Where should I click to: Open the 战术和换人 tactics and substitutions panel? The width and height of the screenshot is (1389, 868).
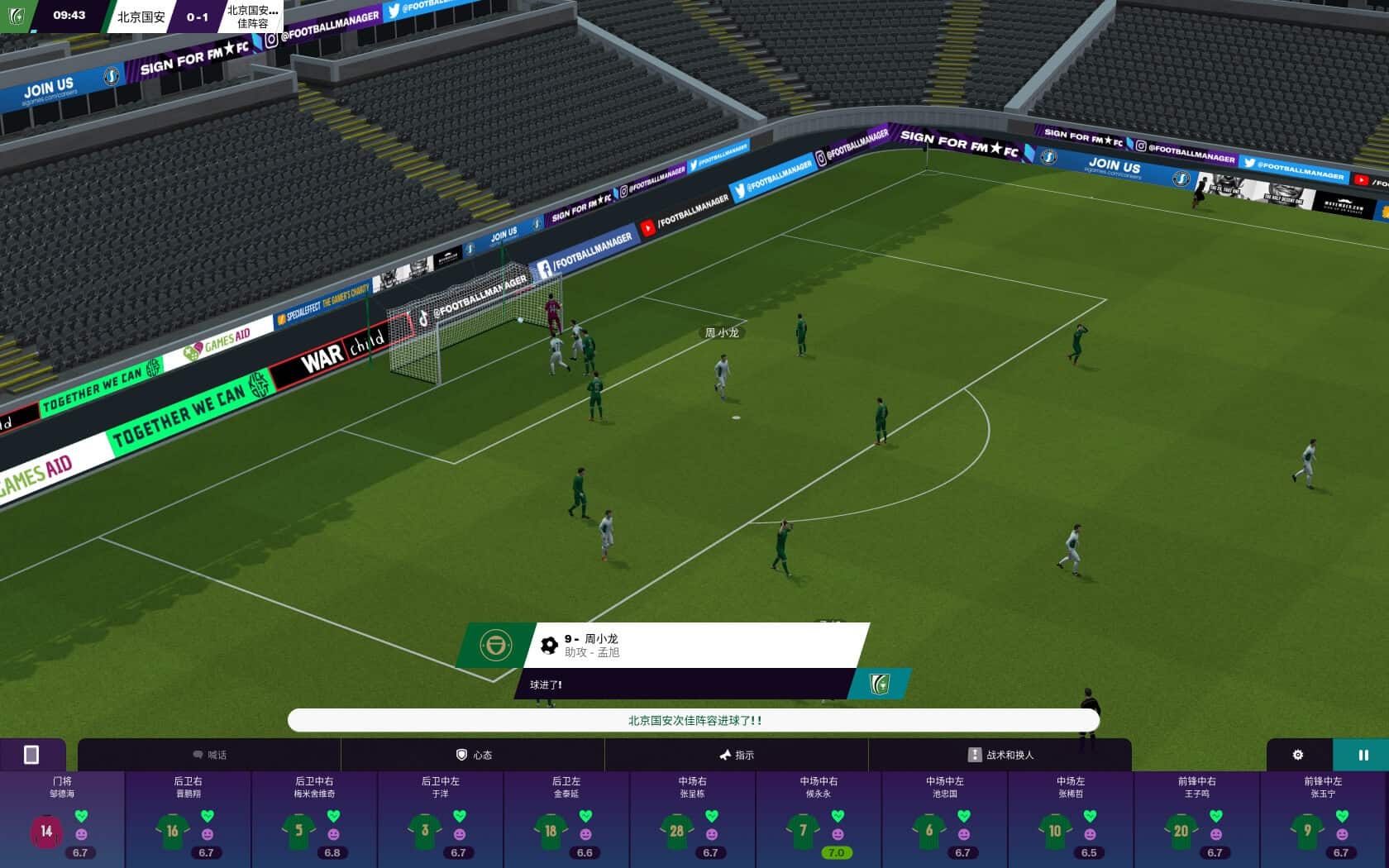1000,755
